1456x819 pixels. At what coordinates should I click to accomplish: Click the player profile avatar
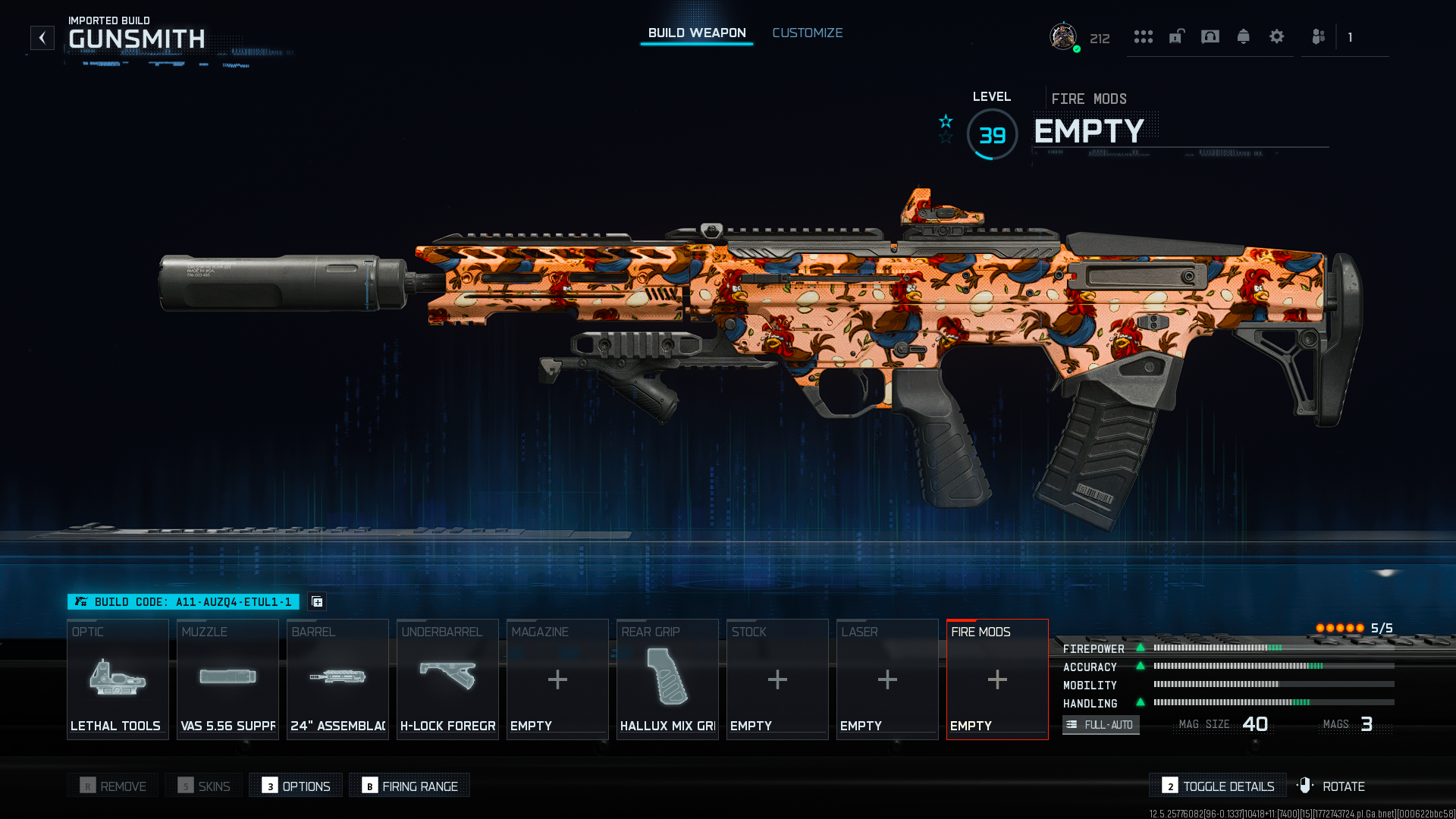(x=1063, y=36)
